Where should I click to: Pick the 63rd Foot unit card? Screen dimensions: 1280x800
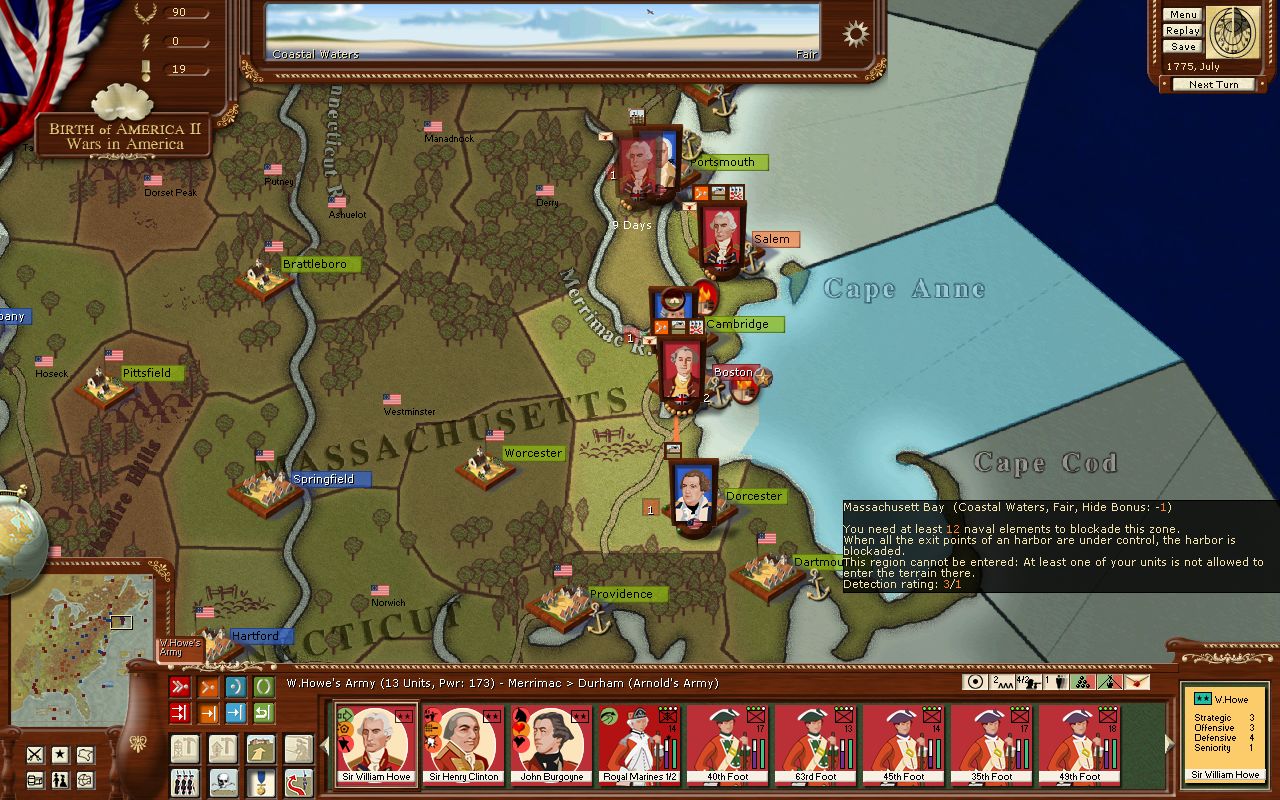(816, 745)
